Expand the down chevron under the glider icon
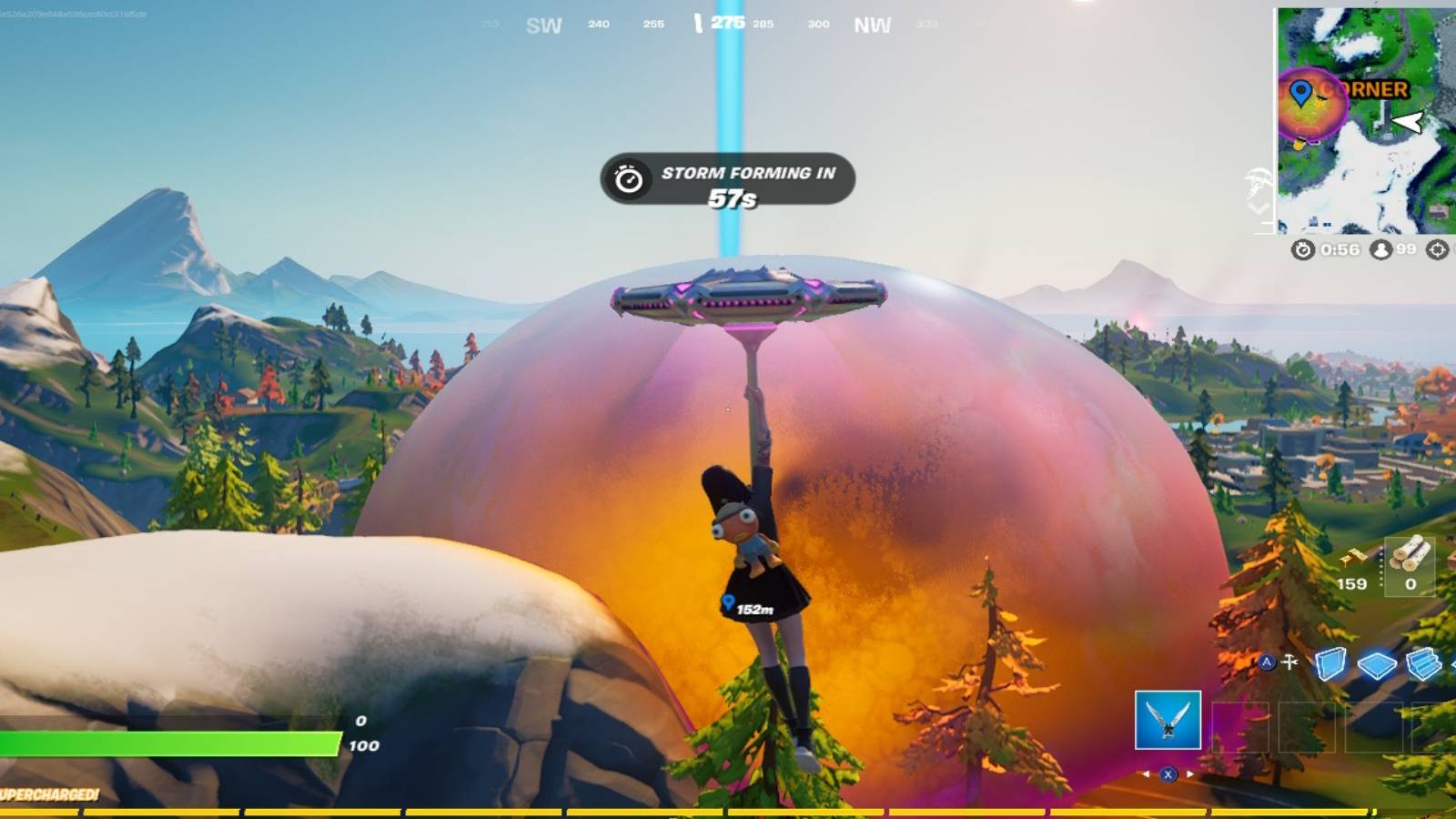1456x819 pixels. (1257, 207)
